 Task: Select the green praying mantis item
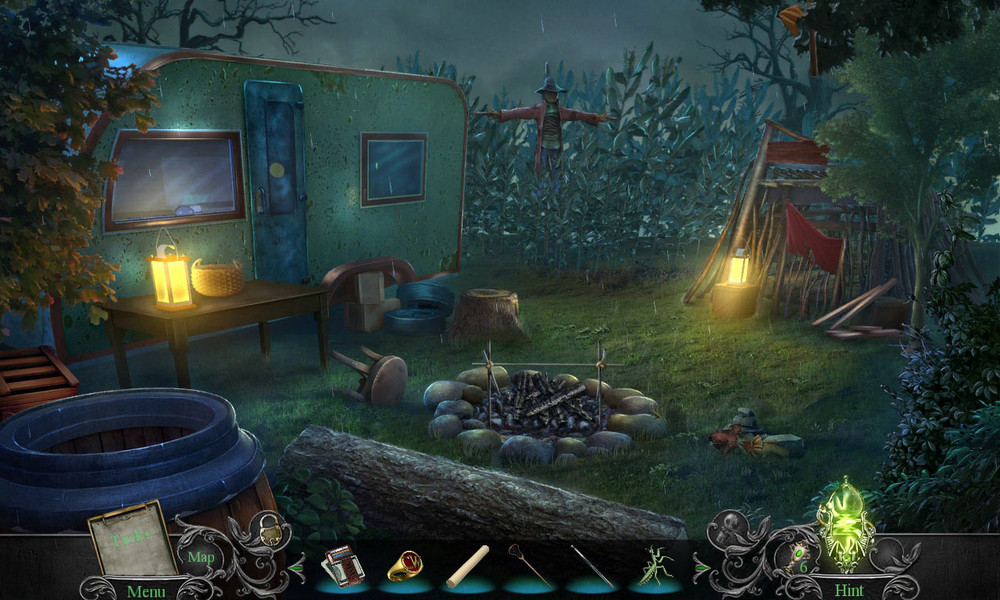(657, 566)
